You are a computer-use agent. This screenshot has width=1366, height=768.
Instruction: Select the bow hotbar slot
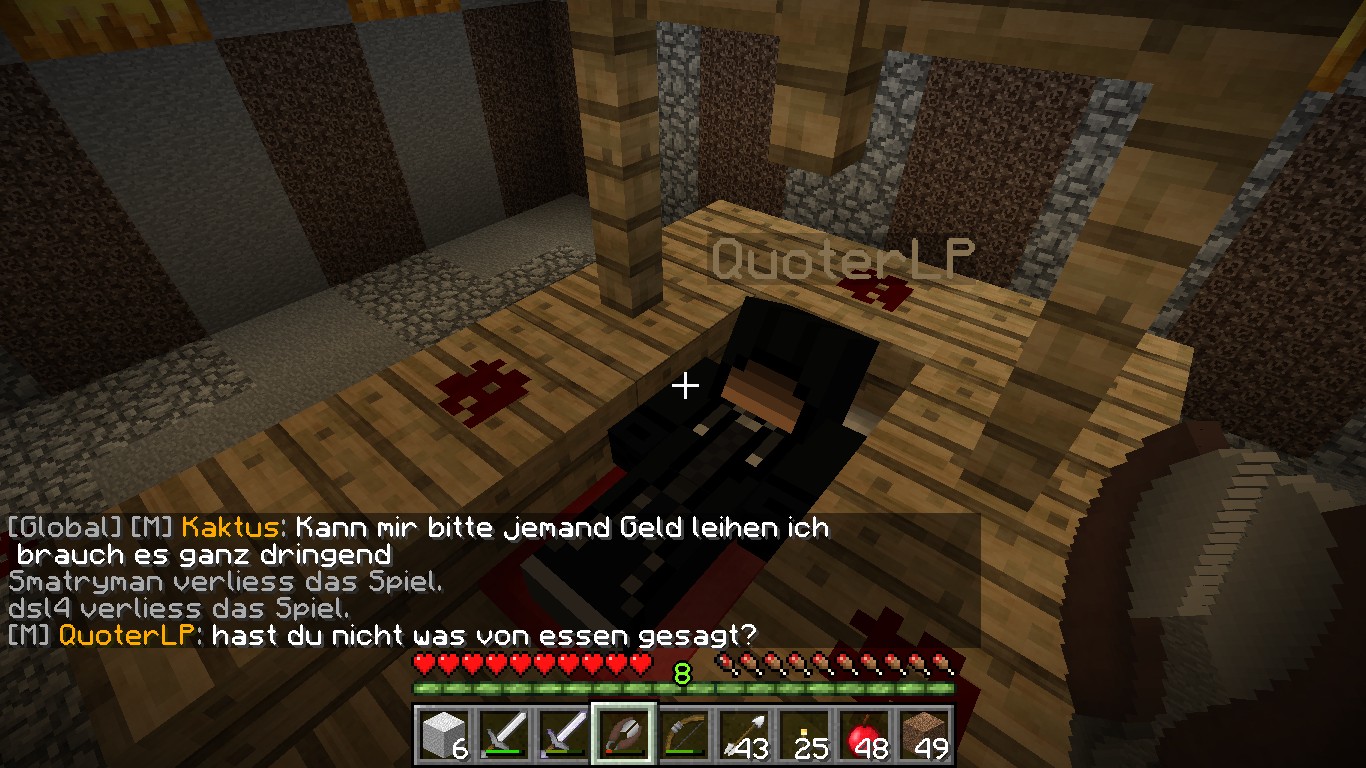(684, 736)
